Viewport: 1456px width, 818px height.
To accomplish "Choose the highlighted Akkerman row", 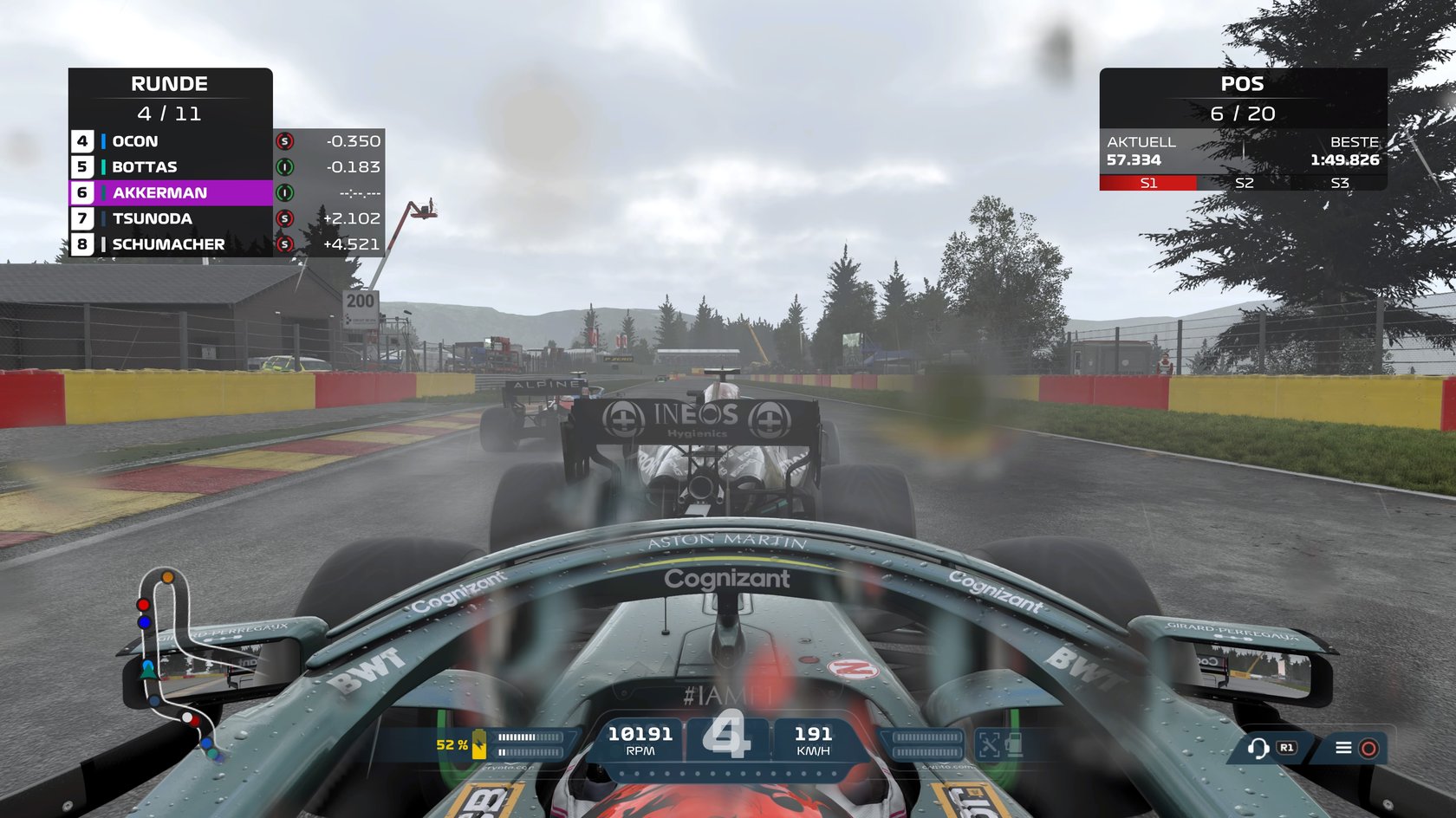I will 170,192.
